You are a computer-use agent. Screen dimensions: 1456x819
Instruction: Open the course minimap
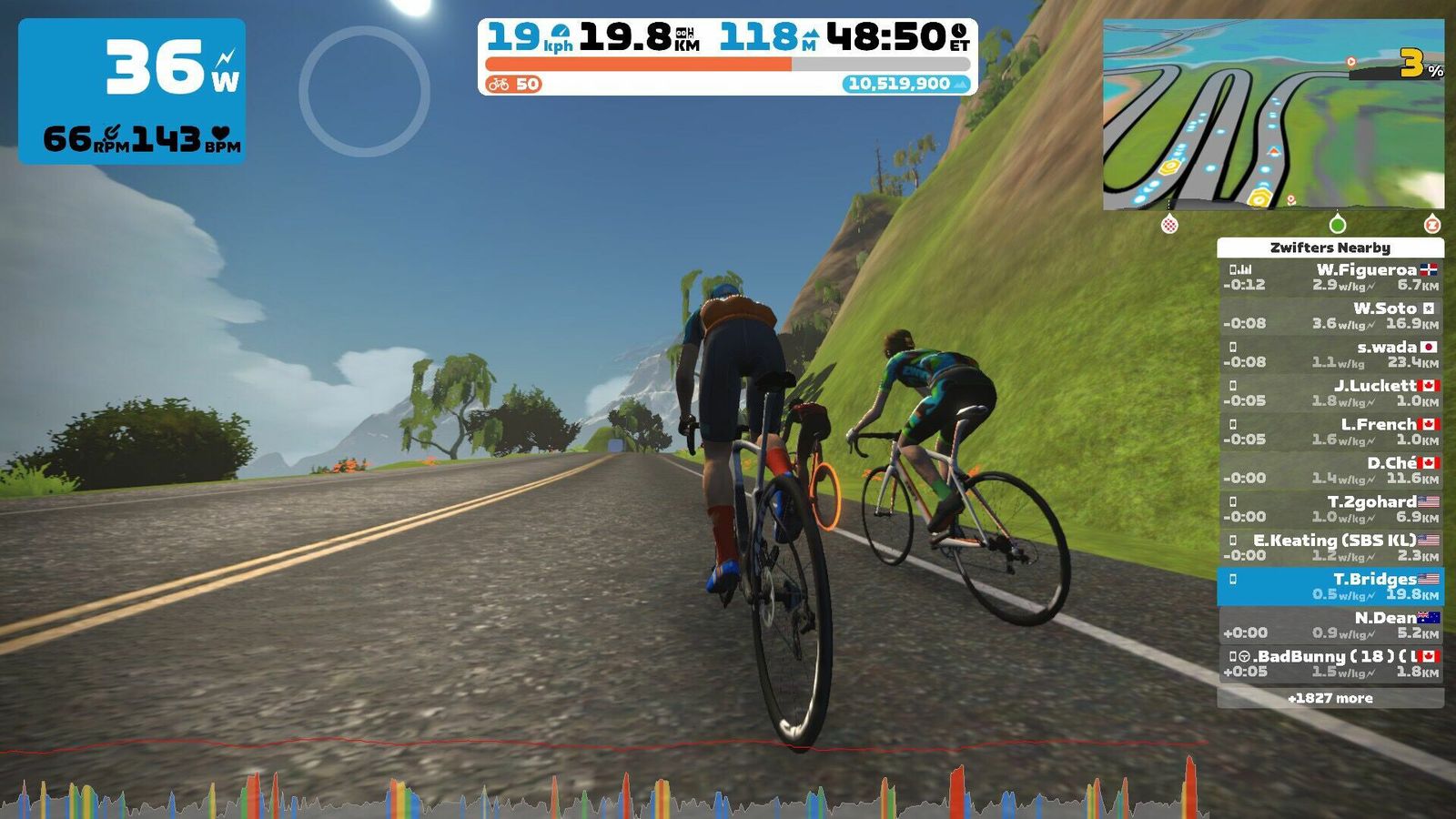(1273, 115)
